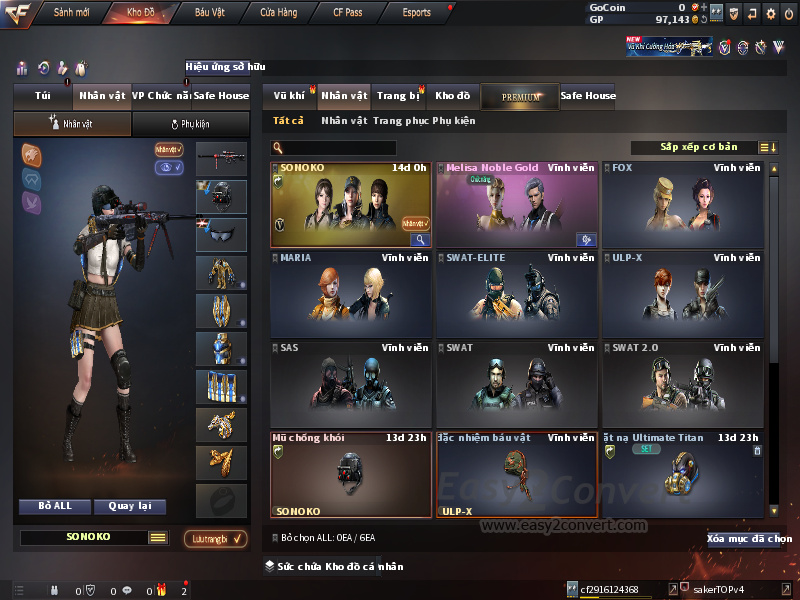This screenshot has width=800, height=600.
Task: Select the Melisa Noble Gold character
Action: tap(517, 204)
